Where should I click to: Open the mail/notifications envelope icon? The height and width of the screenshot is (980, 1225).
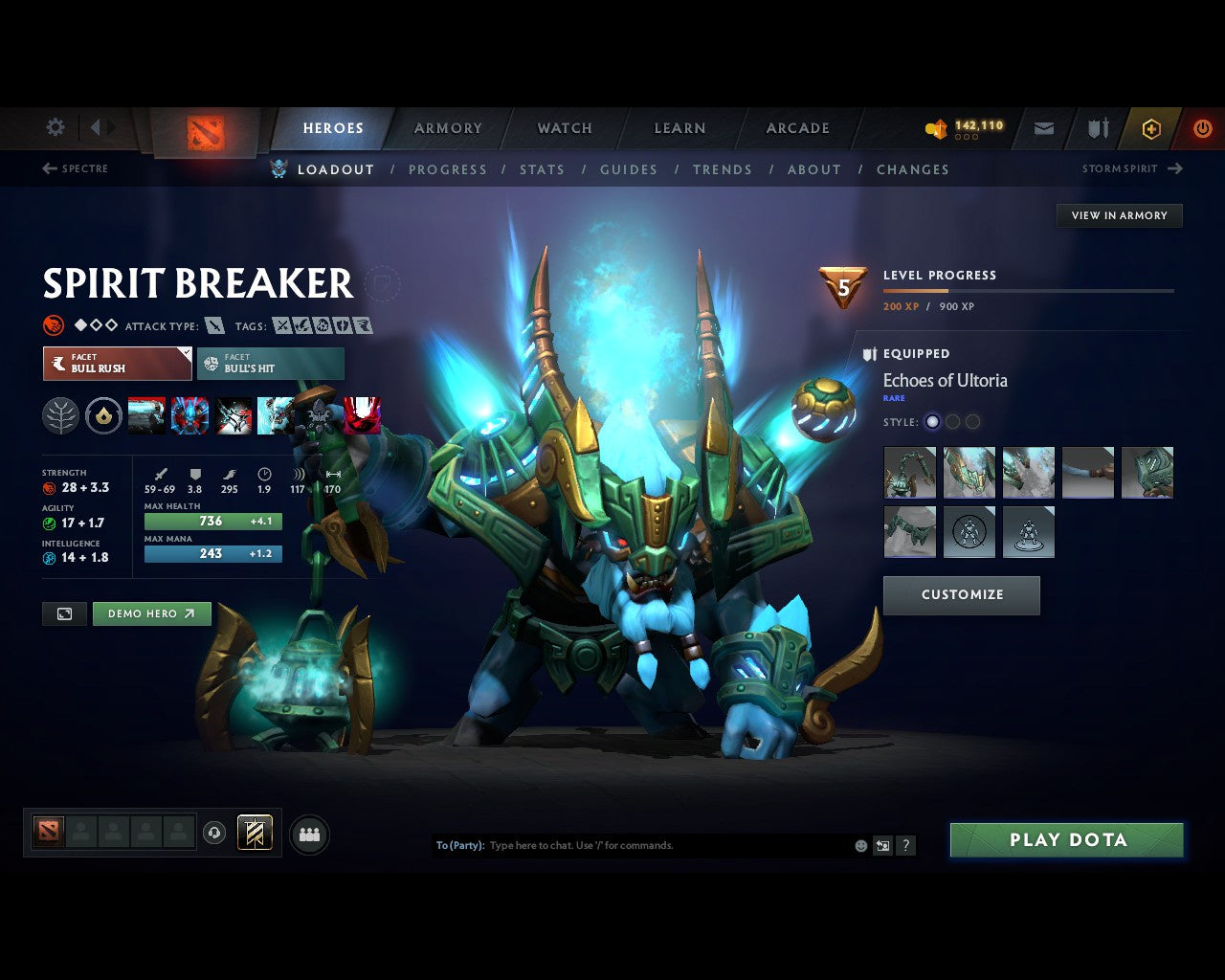[1043, 127]
